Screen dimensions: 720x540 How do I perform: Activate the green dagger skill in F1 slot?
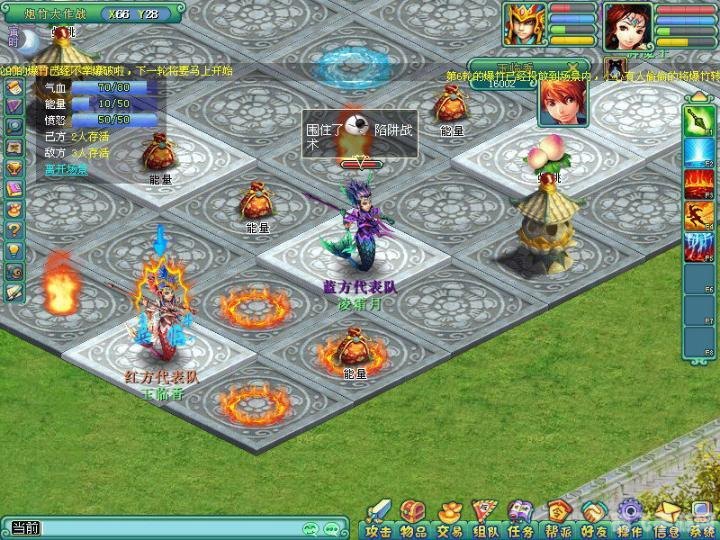[x=697, y=122]
